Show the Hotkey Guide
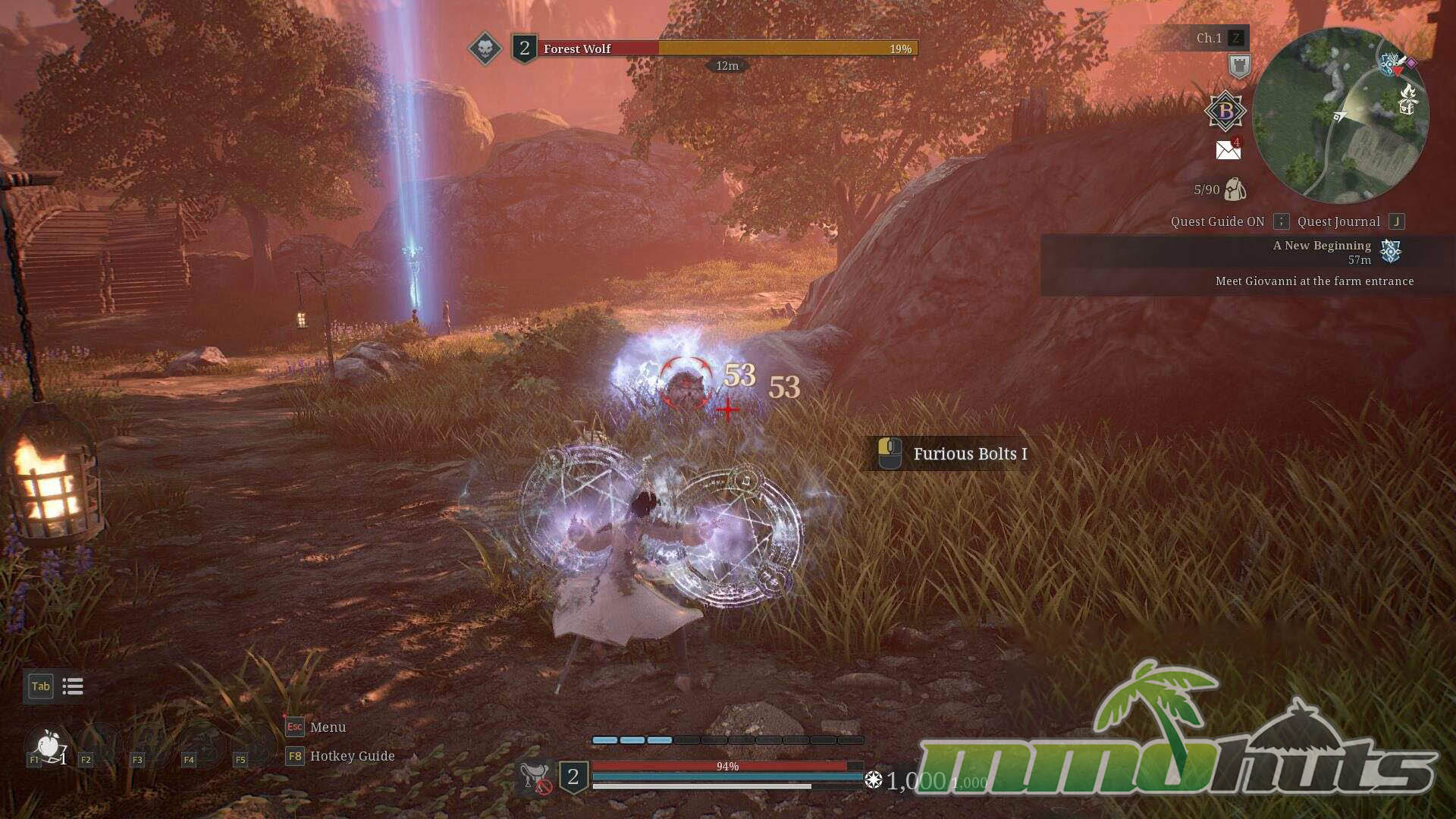The height and width of the screenshot is (819, 1456). point(352,756)
